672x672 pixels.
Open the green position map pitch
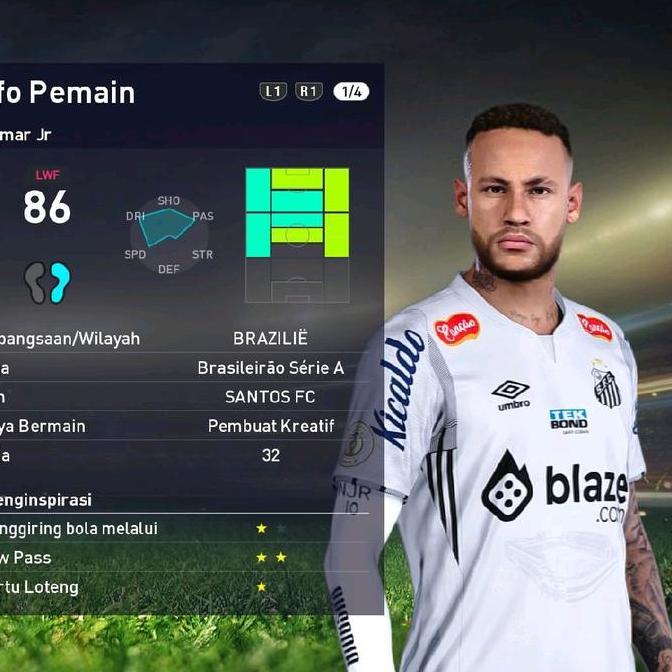pos(297,234)
